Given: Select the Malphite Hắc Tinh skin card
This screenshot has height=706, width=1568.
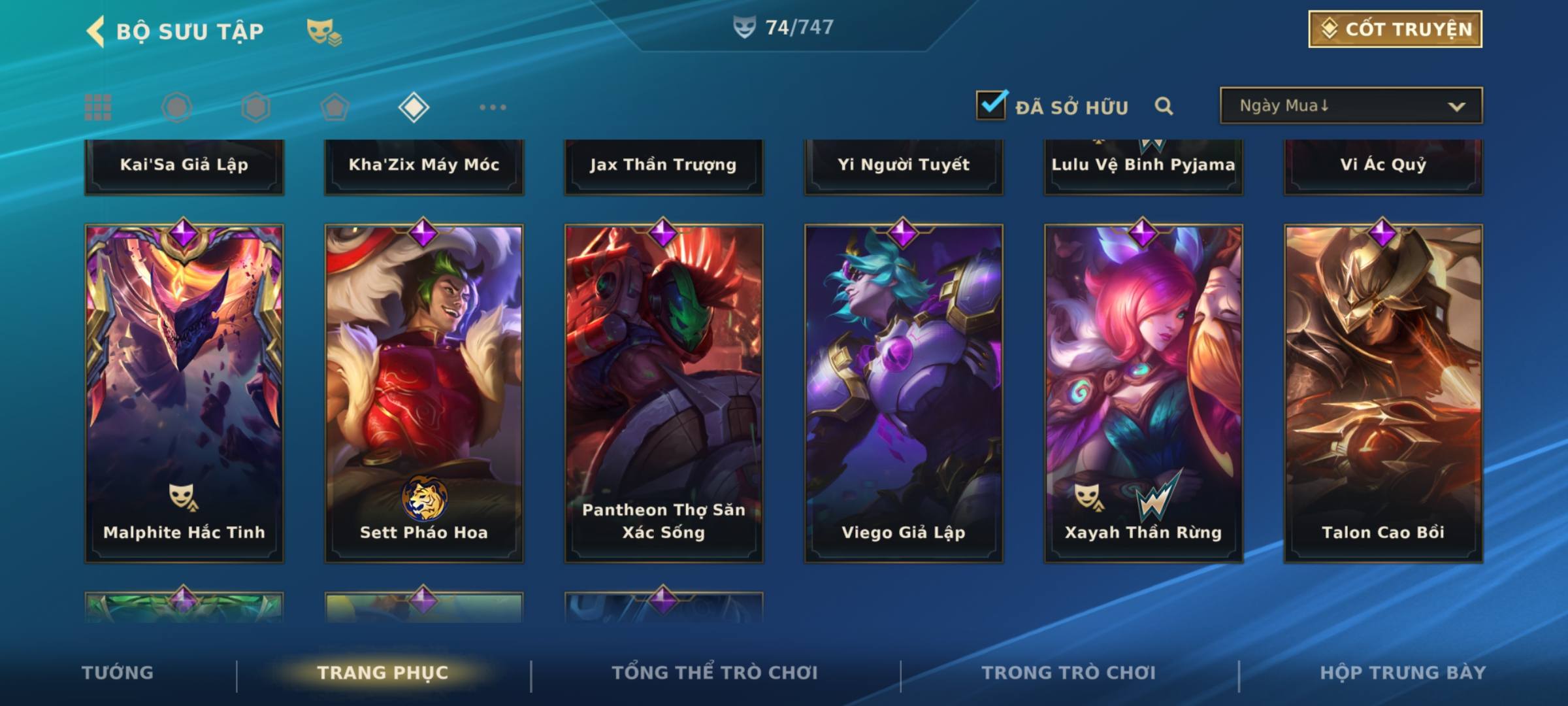Looking at the screenshot, I should [184, 392].
